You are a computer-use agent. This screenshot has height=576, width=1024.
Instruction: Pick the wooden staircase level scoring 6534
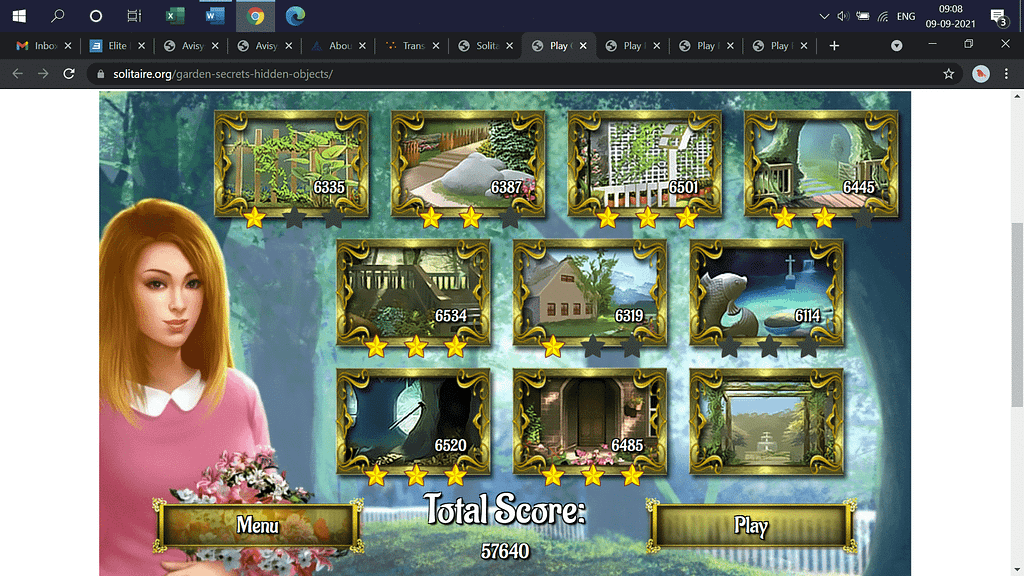(x=413, y=292)
